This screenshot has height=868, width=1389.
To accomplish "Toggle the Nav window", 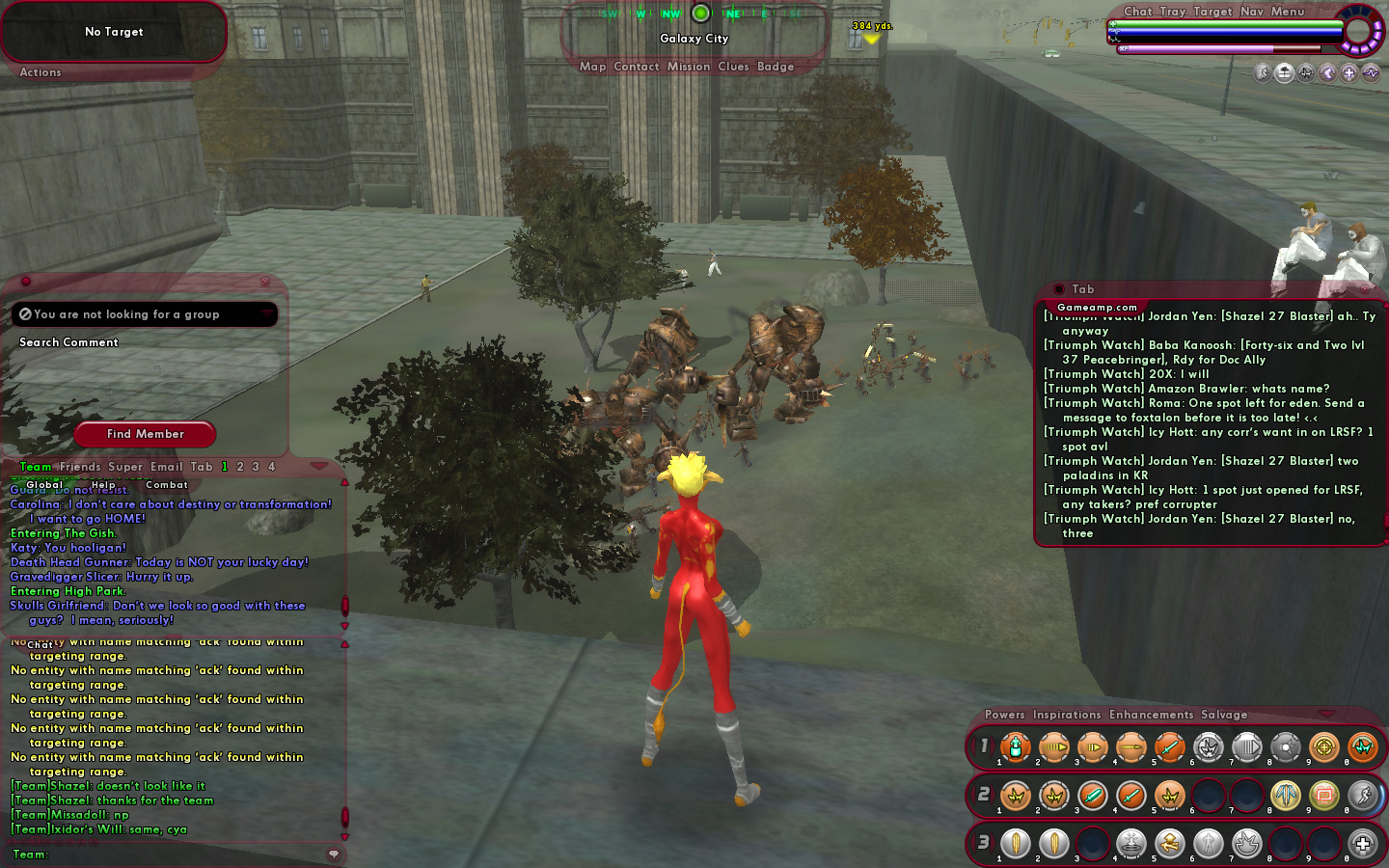I will (x=1251, y=12).
